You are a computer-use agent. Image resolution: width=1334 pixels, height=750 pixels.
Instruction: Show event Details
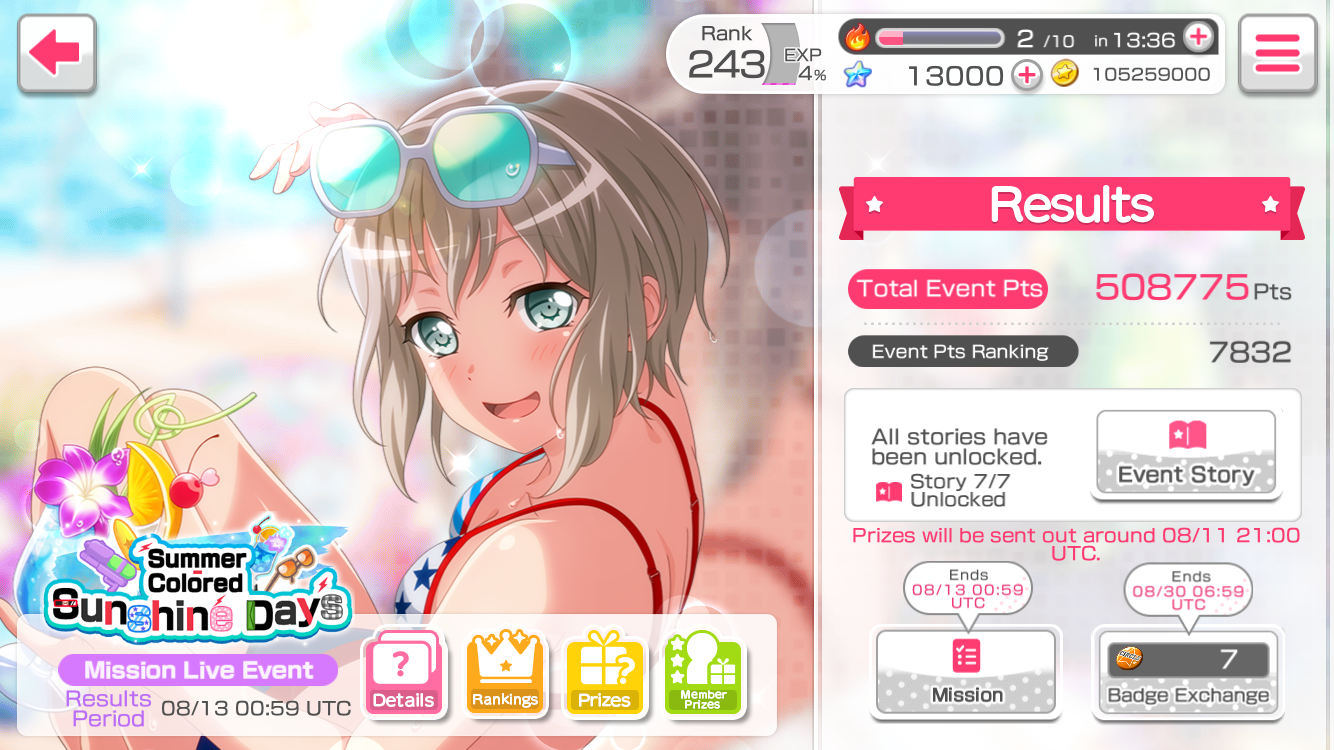403,673
